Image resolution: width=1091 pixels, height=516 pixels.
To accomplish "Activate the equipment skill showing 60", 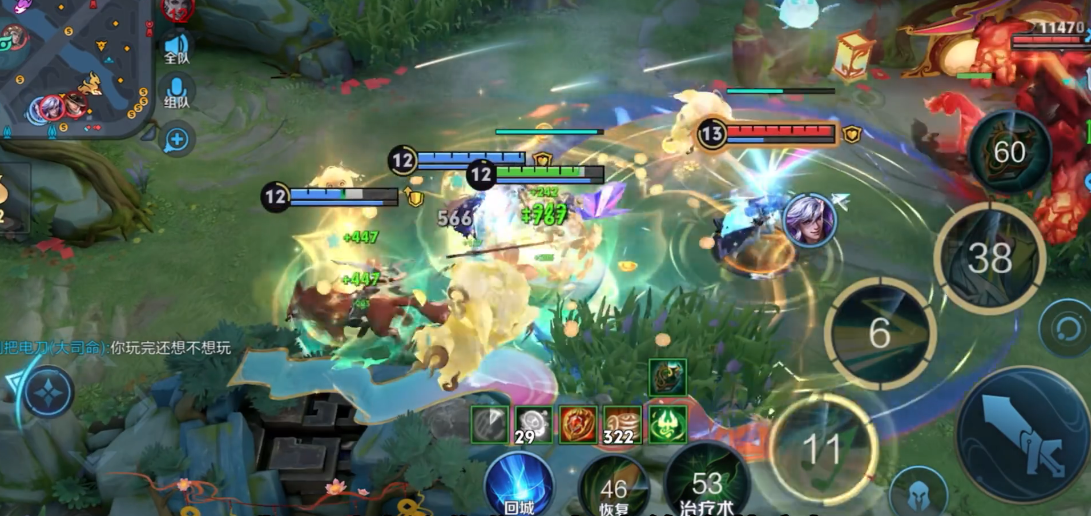I will (1009, 152).
